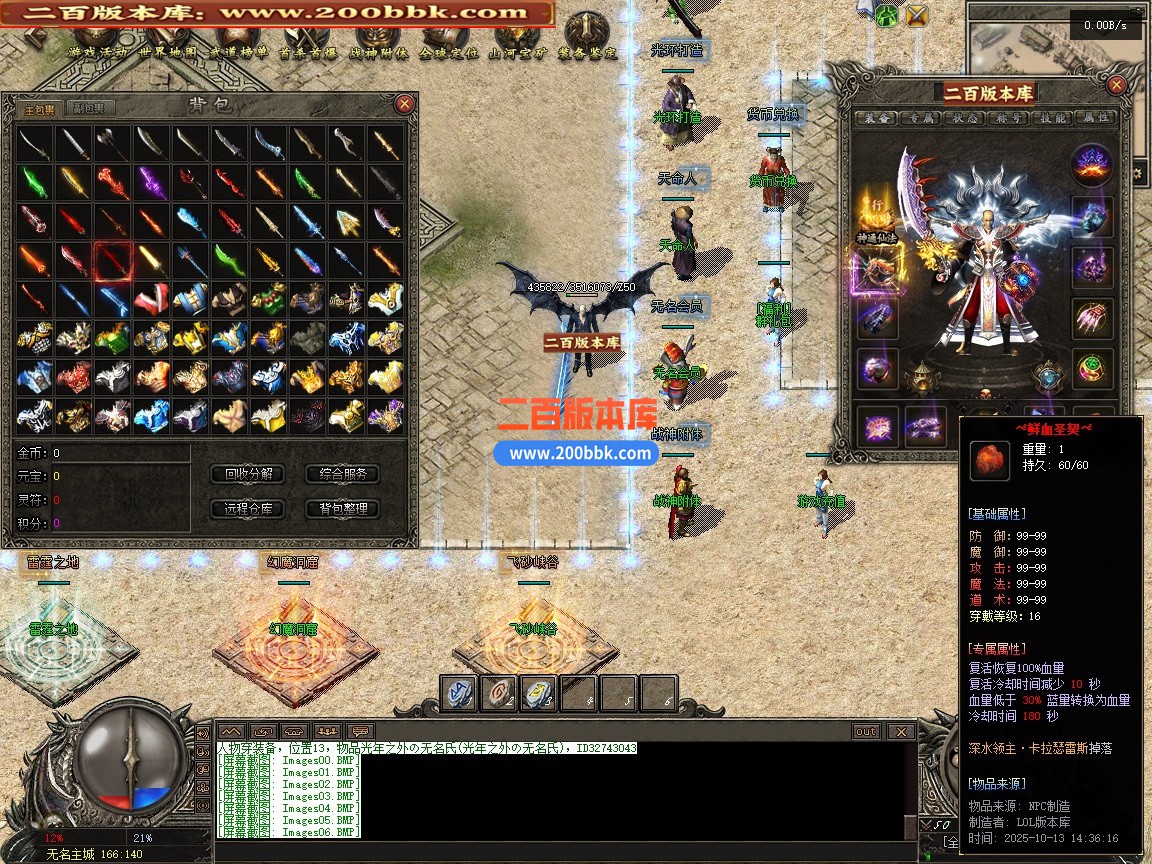Close the 背包 backpack window

[x=404, y=104]
